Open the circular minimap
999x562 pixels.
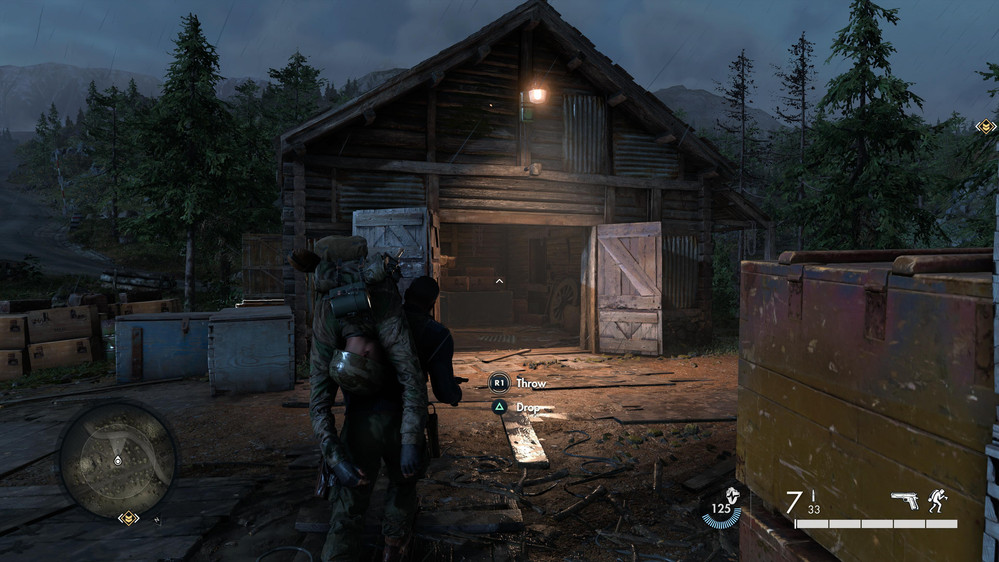click(x=117, y=459)
